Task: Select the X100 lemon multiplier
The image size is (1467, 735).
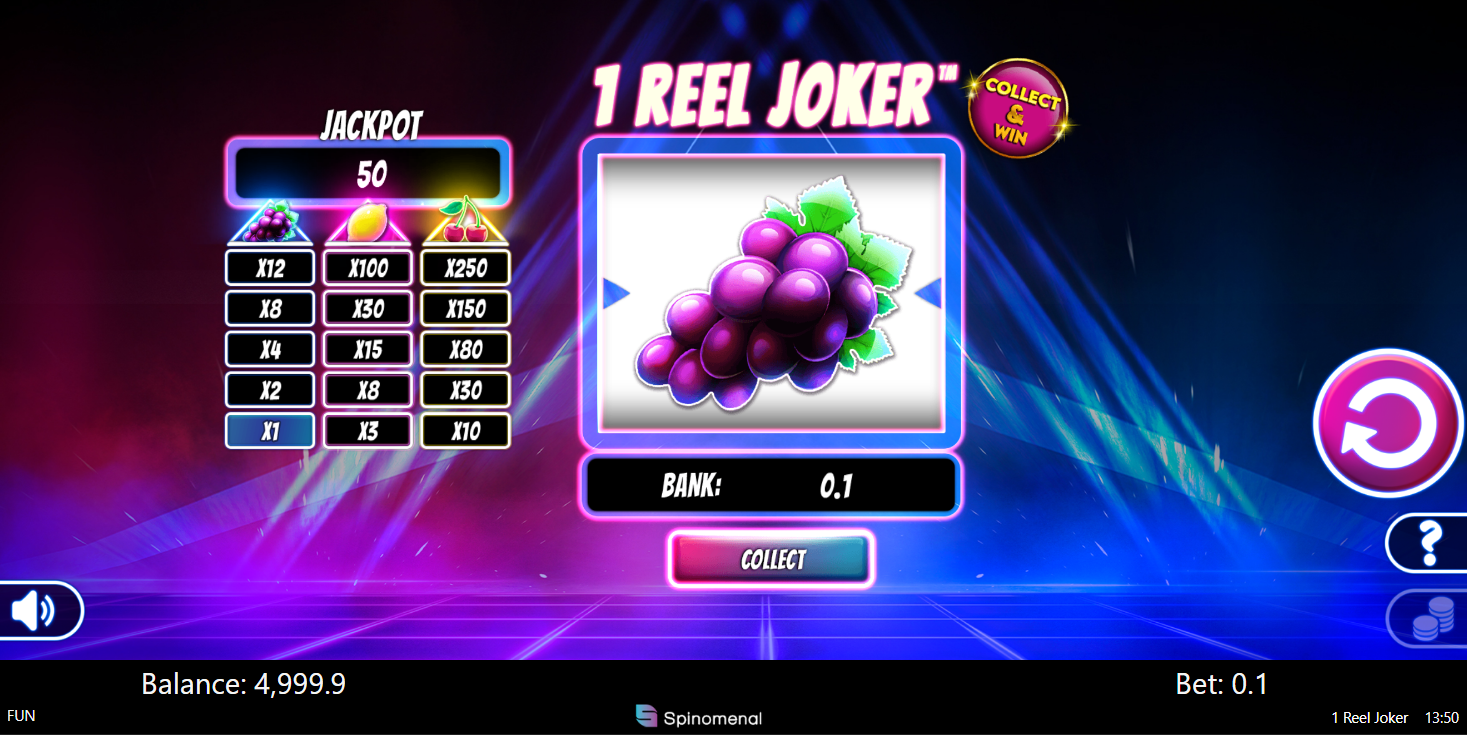Action: pyautogui.click(x=367, y=267)
